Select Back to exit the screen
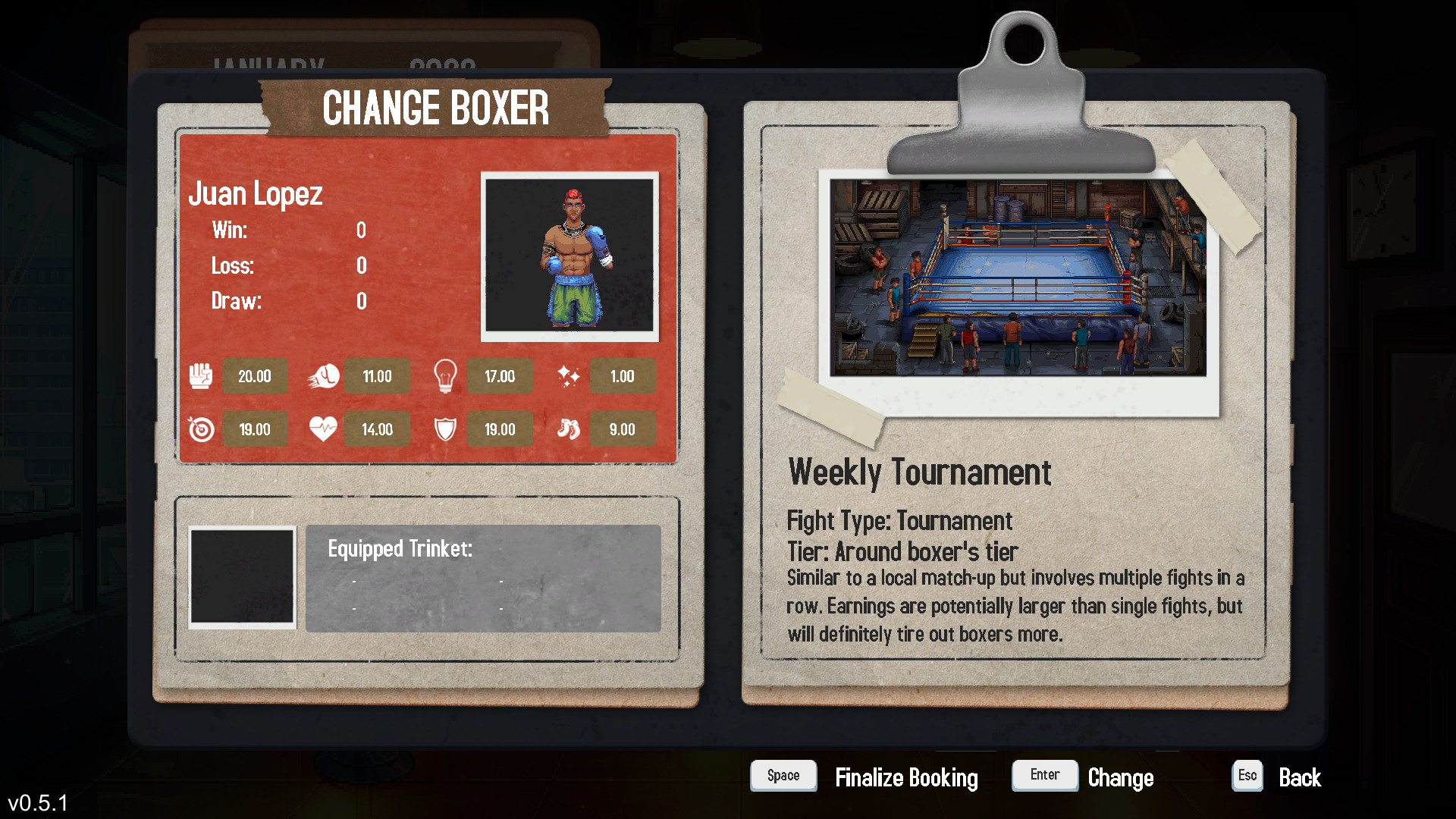This screenshot has height=819, width=1456. (1300, 777)
